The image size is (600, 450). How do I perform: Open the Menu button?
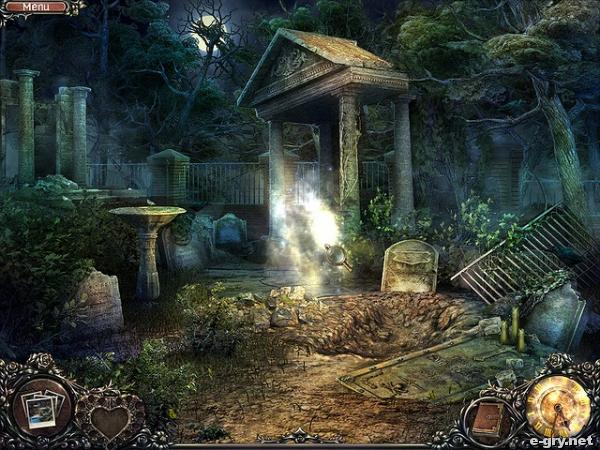pos(35,7)
